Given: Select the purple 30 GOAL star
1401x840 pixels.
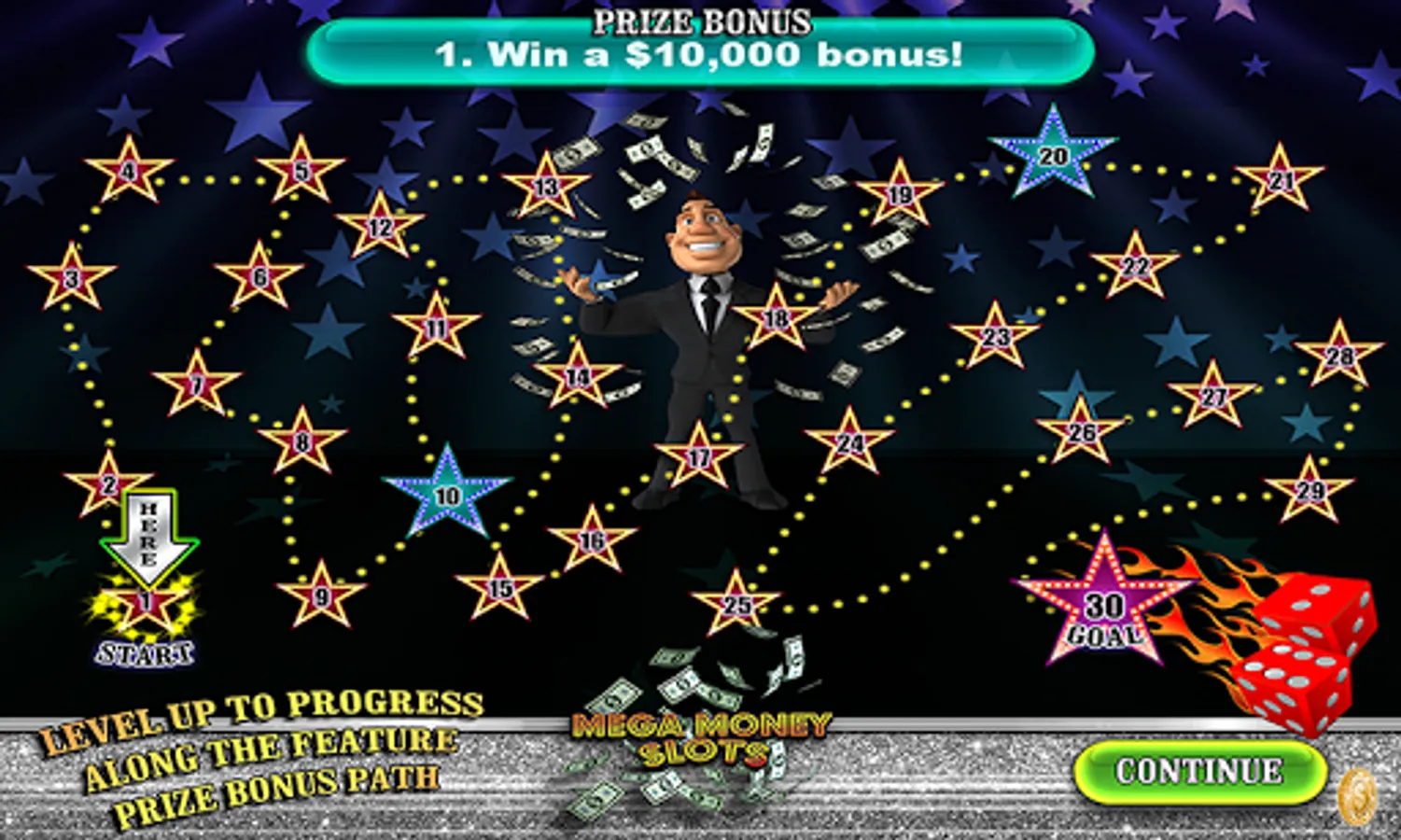Looking at the screenshot, I should click(1106, 607).
